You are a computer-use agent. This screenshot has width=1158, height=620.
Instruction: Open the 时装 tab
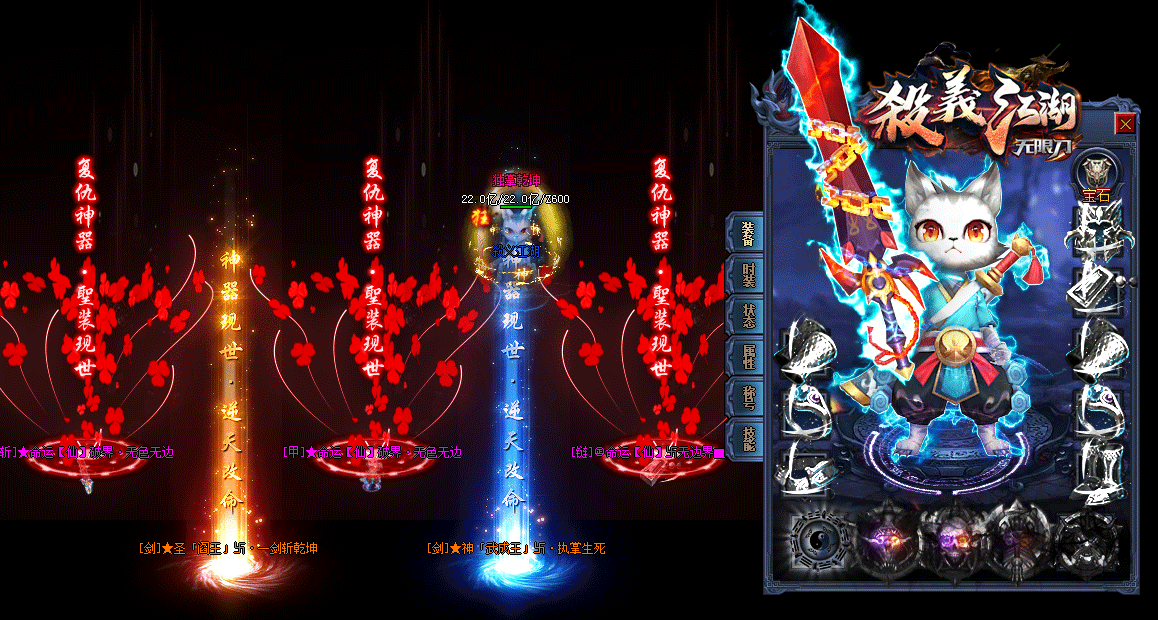click(749, 274)
